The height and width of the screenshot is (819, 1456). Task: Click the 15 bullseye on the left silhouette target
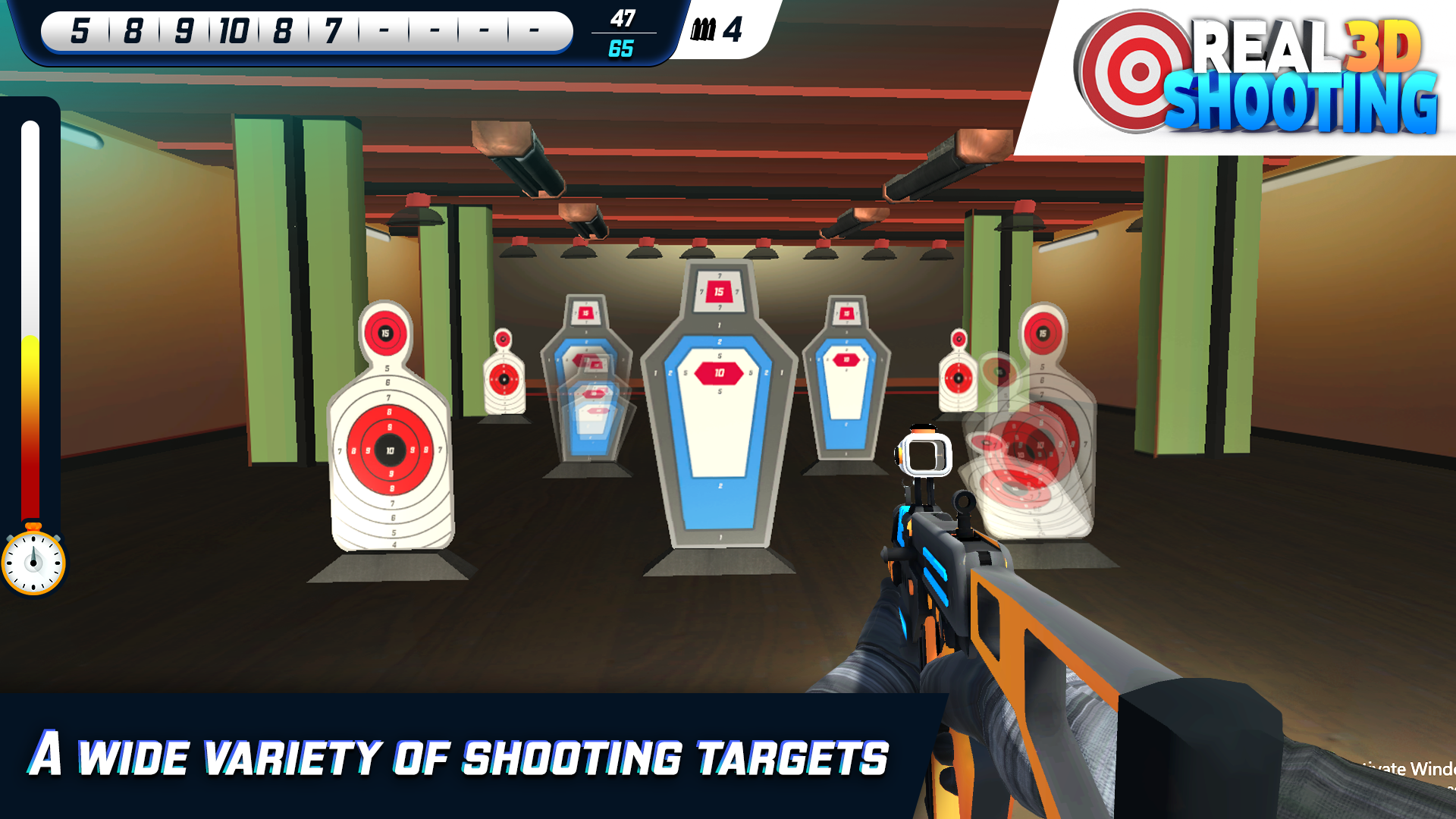tap(384, 330)
